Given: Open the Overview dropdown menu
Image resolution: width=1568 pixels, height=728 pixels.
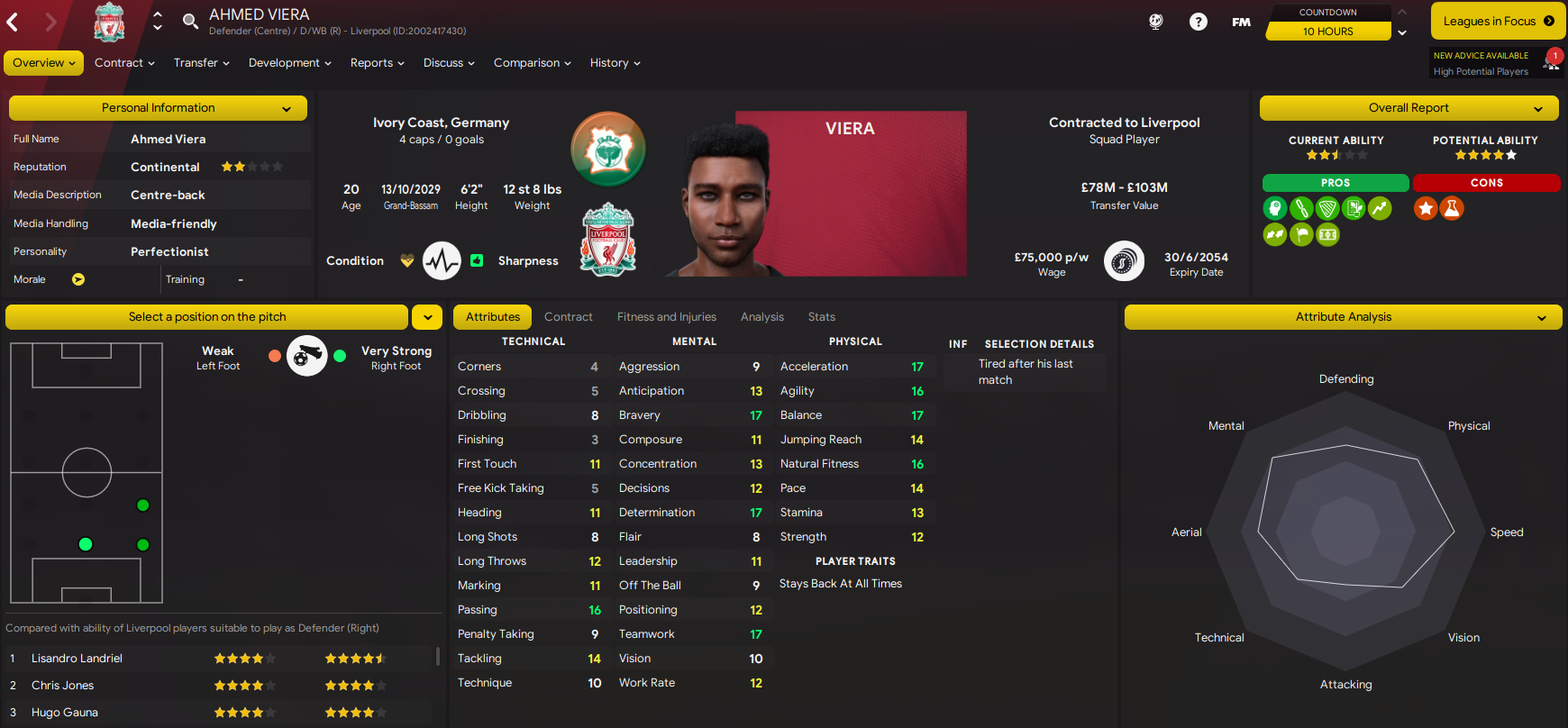Looking at the screenshot, I should pyautogui.click(x=43, y=63).
